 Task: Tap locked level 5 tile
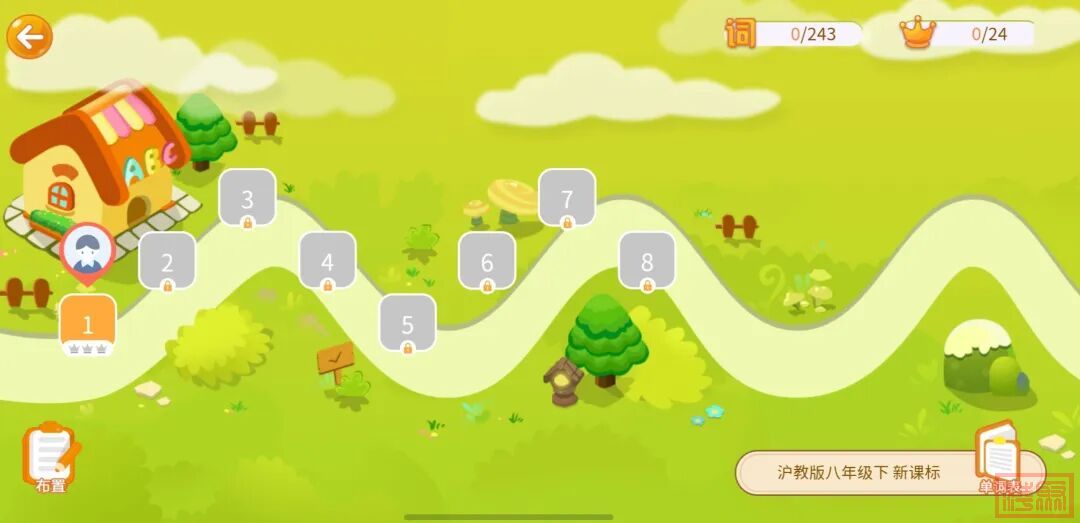tap(407, 324)
